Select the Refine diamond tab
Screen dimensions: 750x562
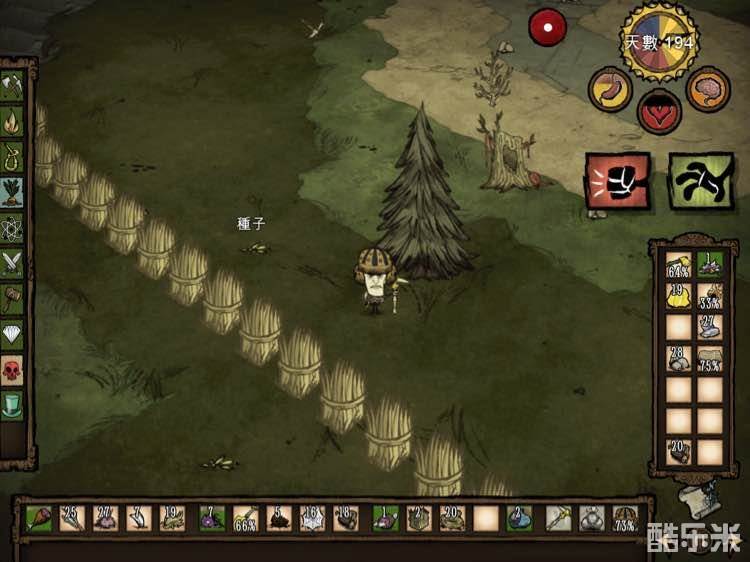tap(12, 333)
